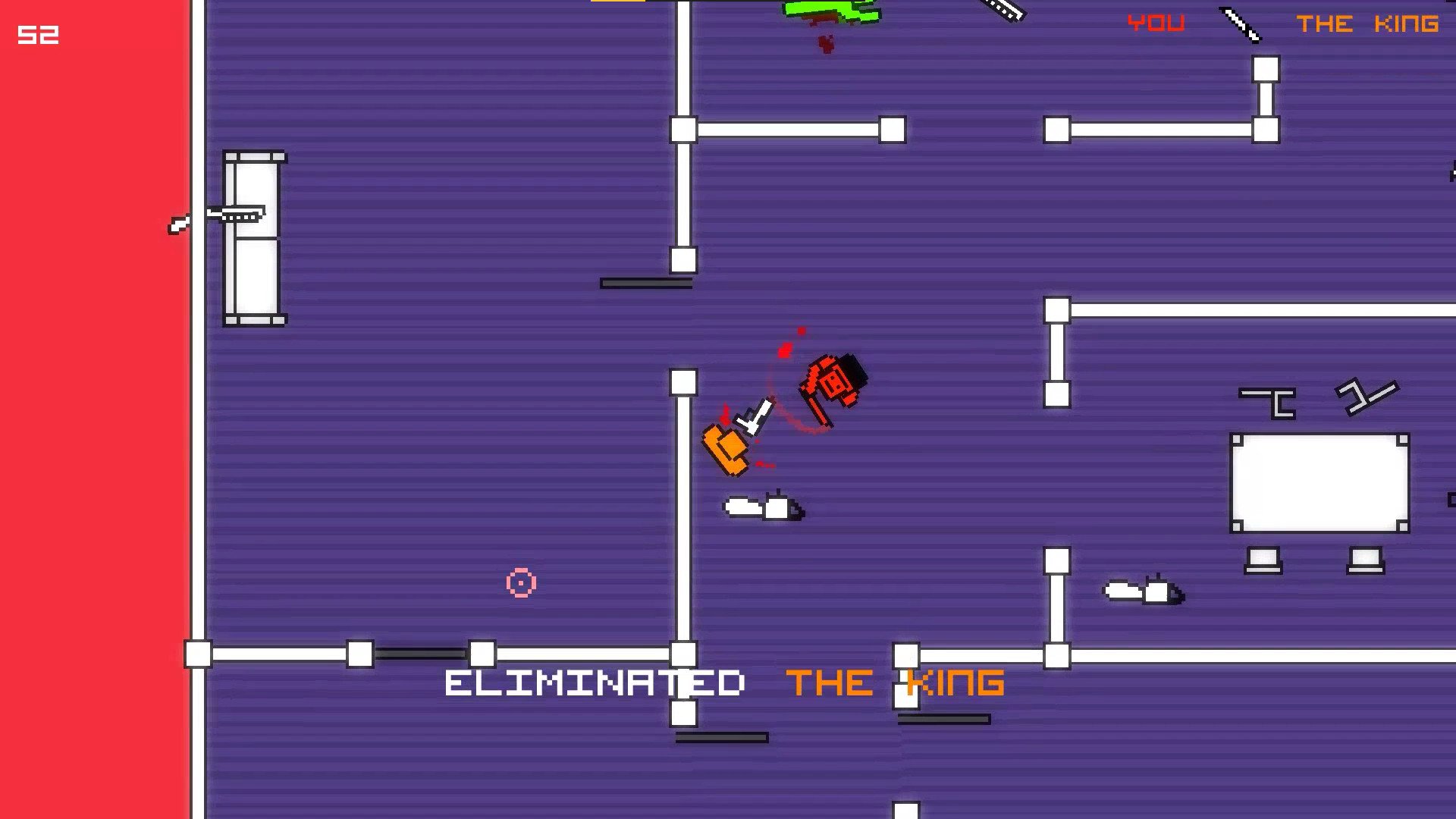Click the YOU label in the top bar

pos(1155,23)
